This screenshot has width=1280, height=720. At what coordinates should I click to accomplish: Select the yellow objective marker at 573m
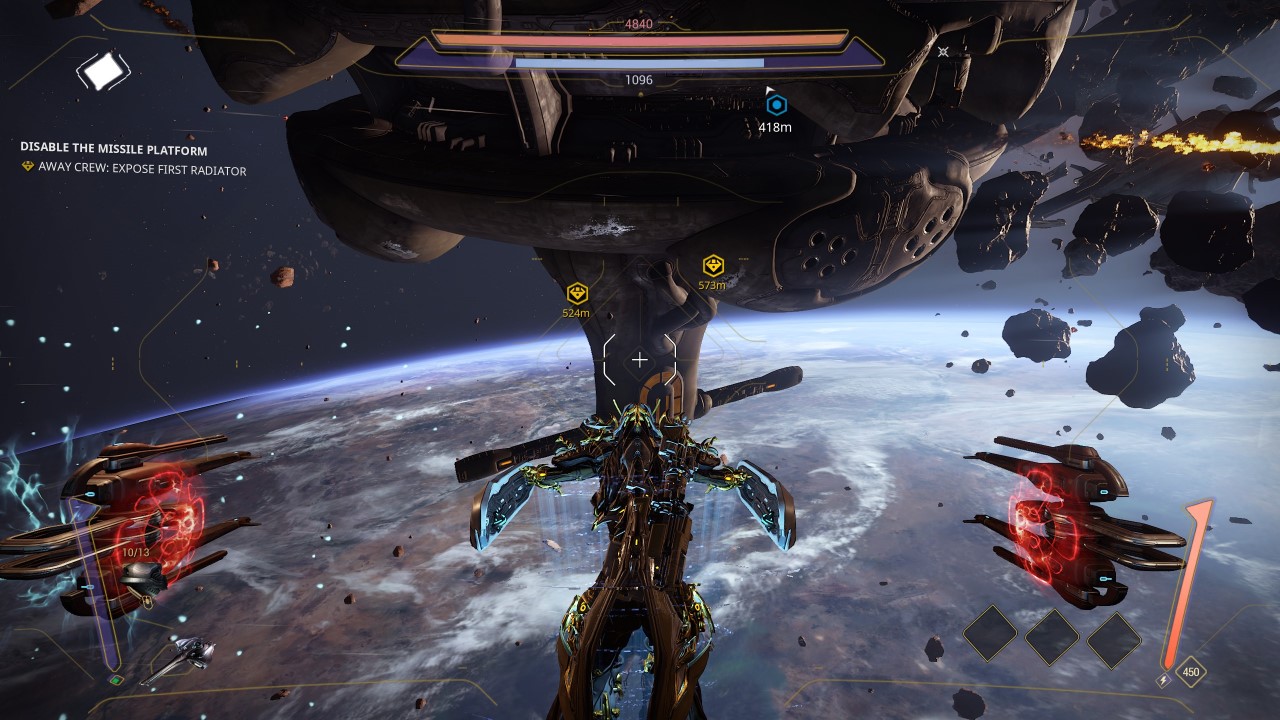(713, 266)
